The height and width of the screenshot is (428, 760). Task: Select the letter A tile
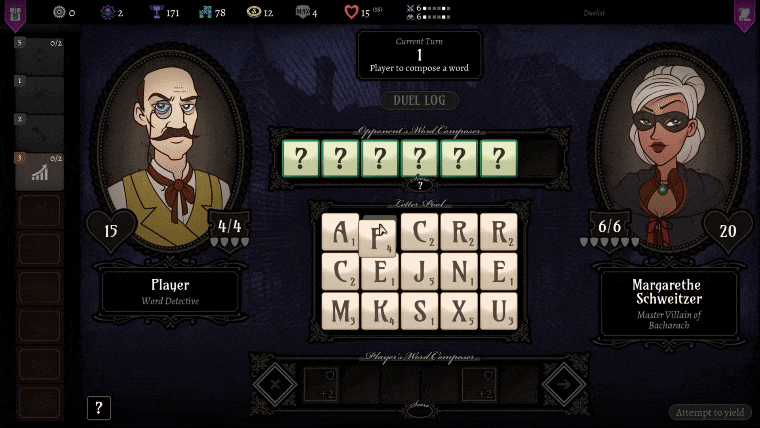[x=340, y=232]
